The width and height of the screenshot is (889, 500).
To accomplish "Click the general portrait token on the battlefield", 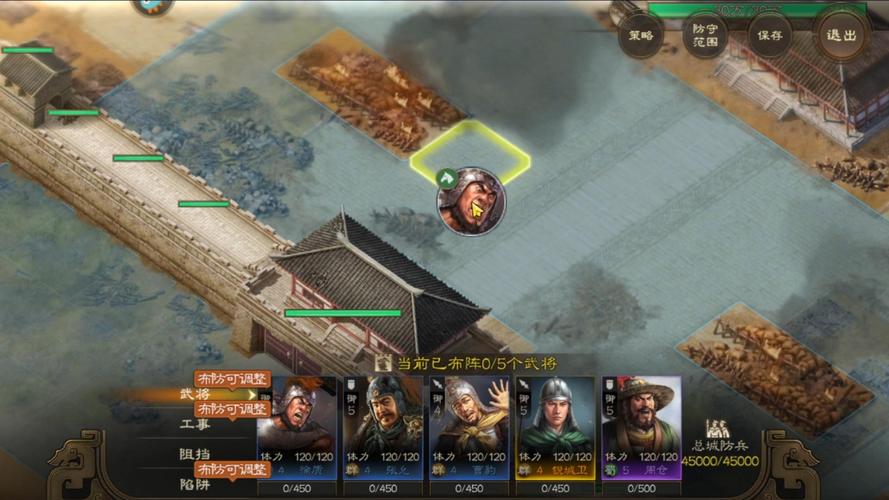I will coord(471,201).
